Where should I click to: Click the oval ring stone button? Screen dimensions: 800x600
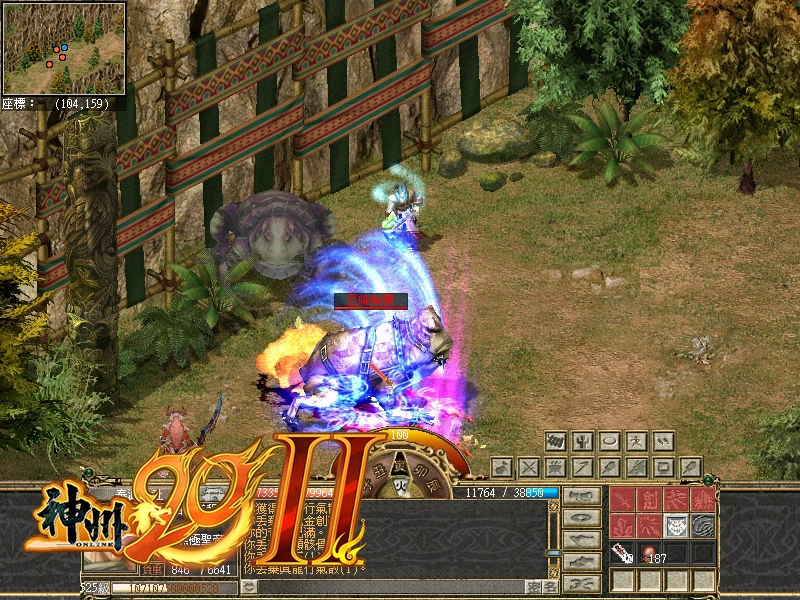click(609, 441)
